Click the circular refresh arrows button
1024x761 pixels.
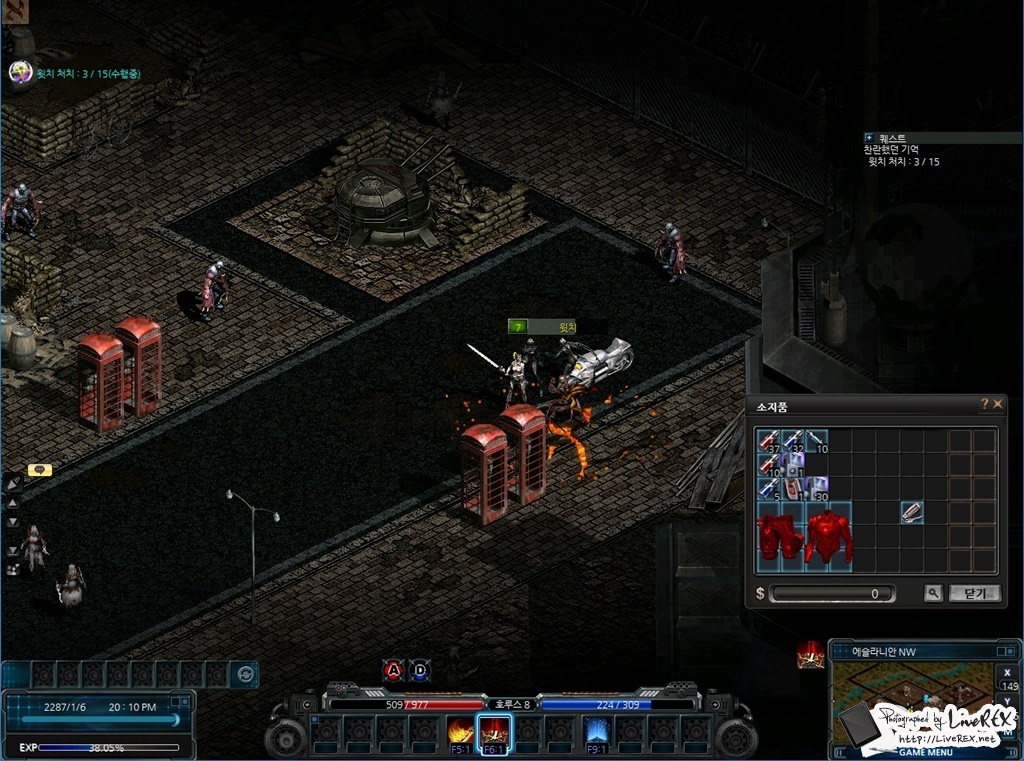coord(243,673)
